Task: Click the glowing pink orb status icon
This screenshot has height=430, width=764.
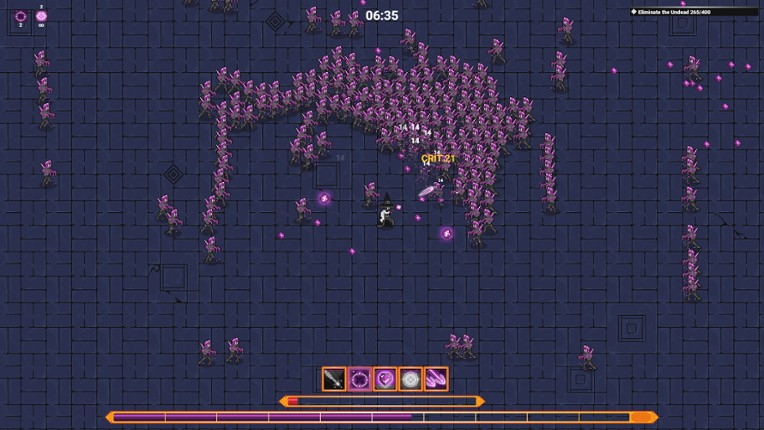Action: (x=42, y=16)
